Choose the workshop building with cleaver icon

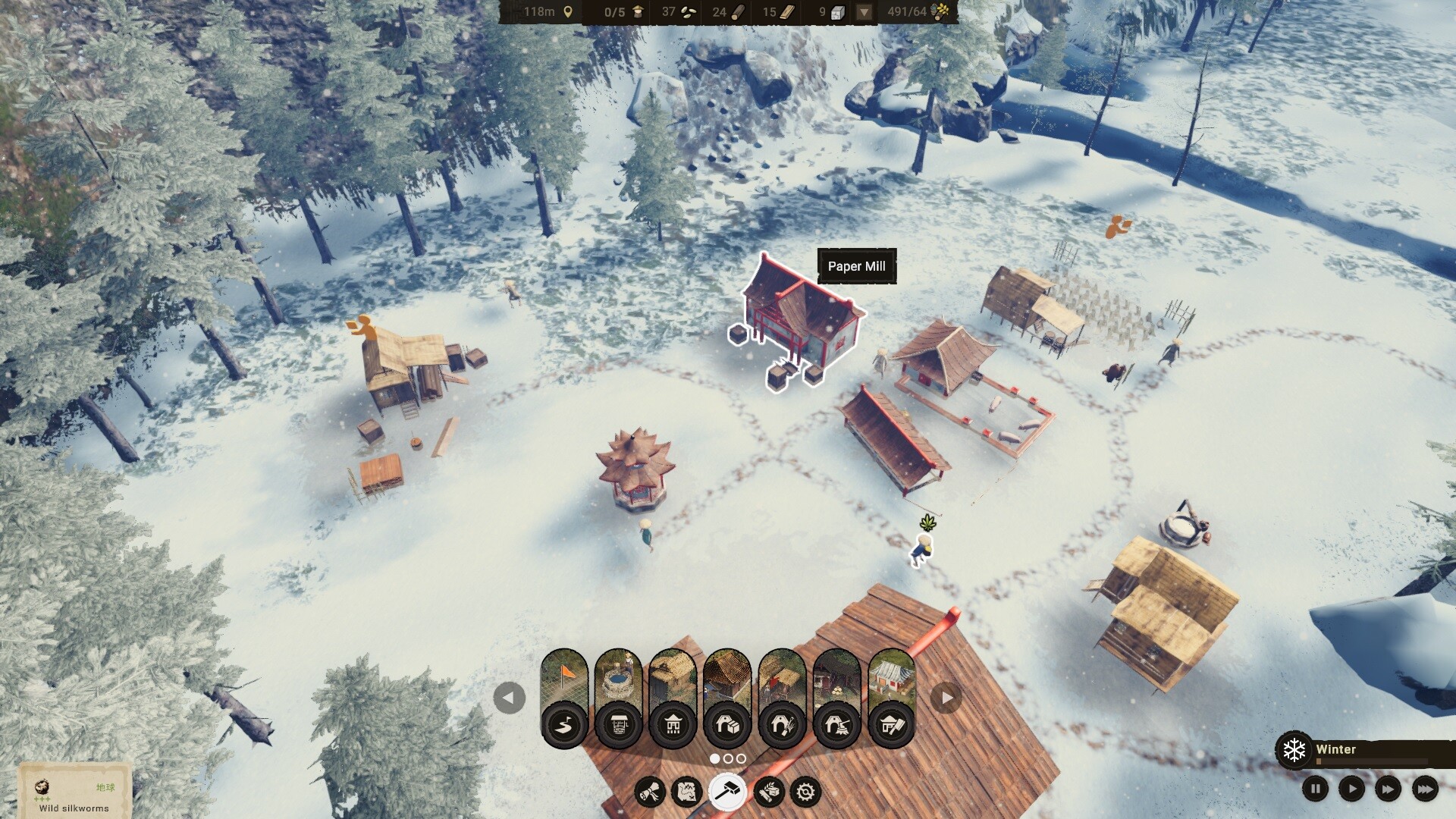pos(892,698)
